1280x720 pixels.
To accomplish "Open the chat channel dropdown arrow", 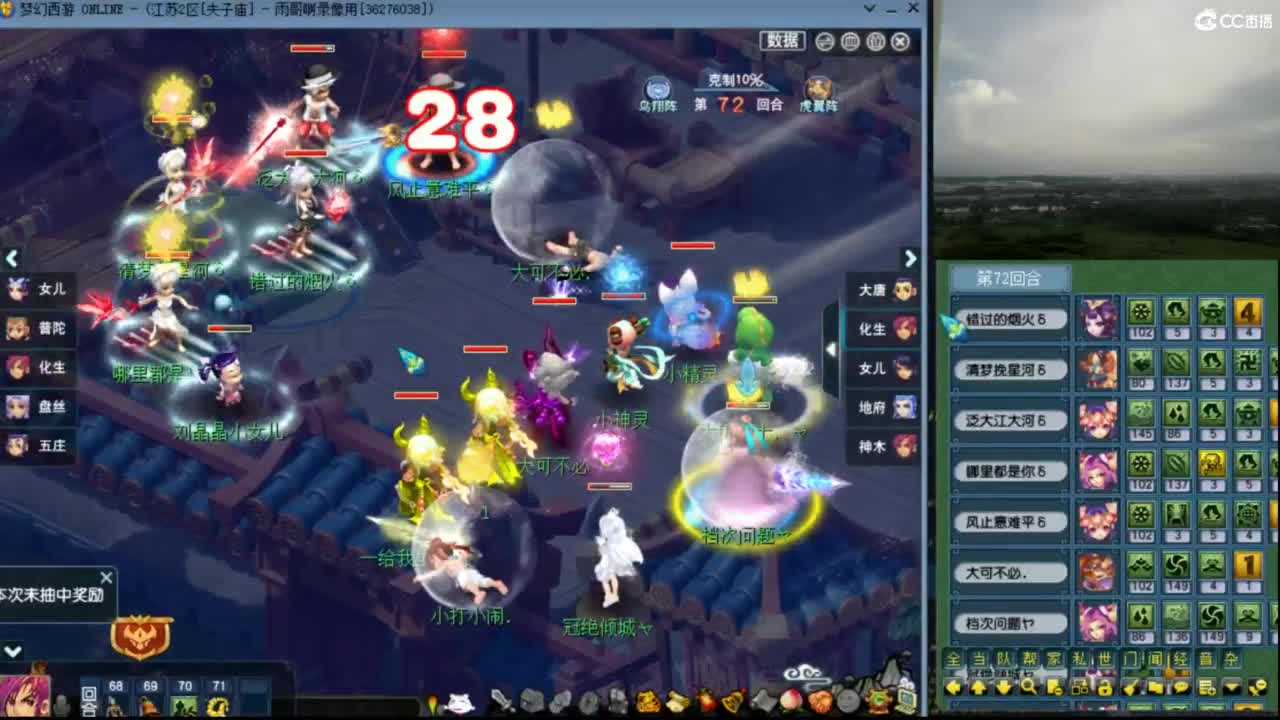I will click(x=1230, y=687).
